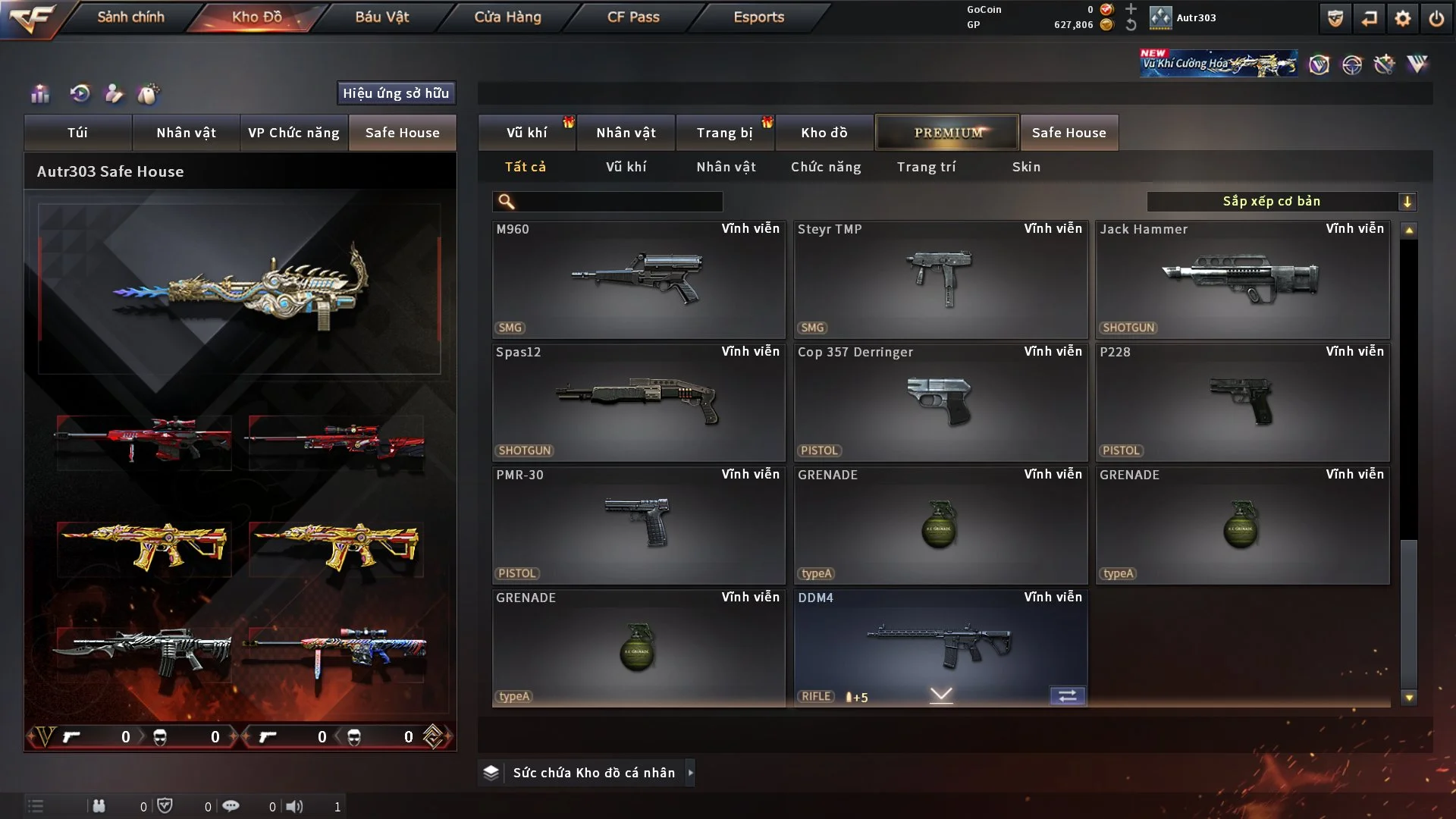Switch to the Esports section

(x=758, y=17)
